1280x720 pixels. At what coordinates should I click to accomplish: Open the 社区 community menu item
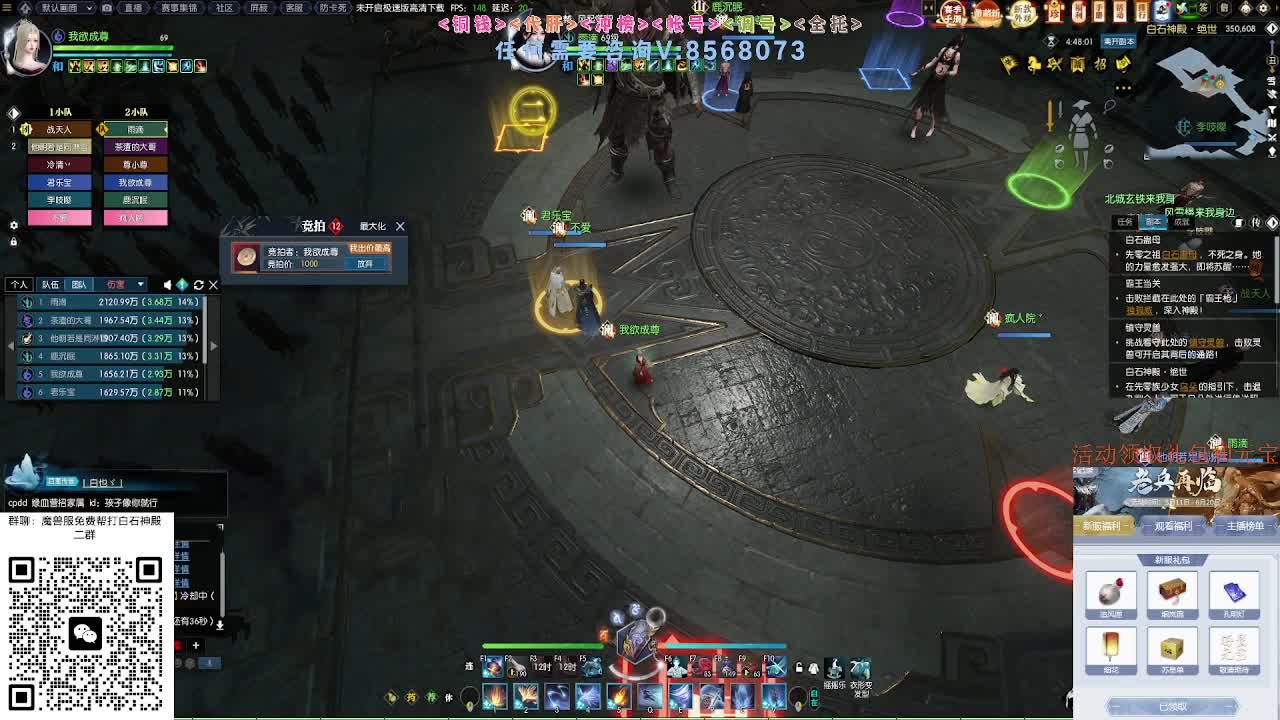(224, 8)
